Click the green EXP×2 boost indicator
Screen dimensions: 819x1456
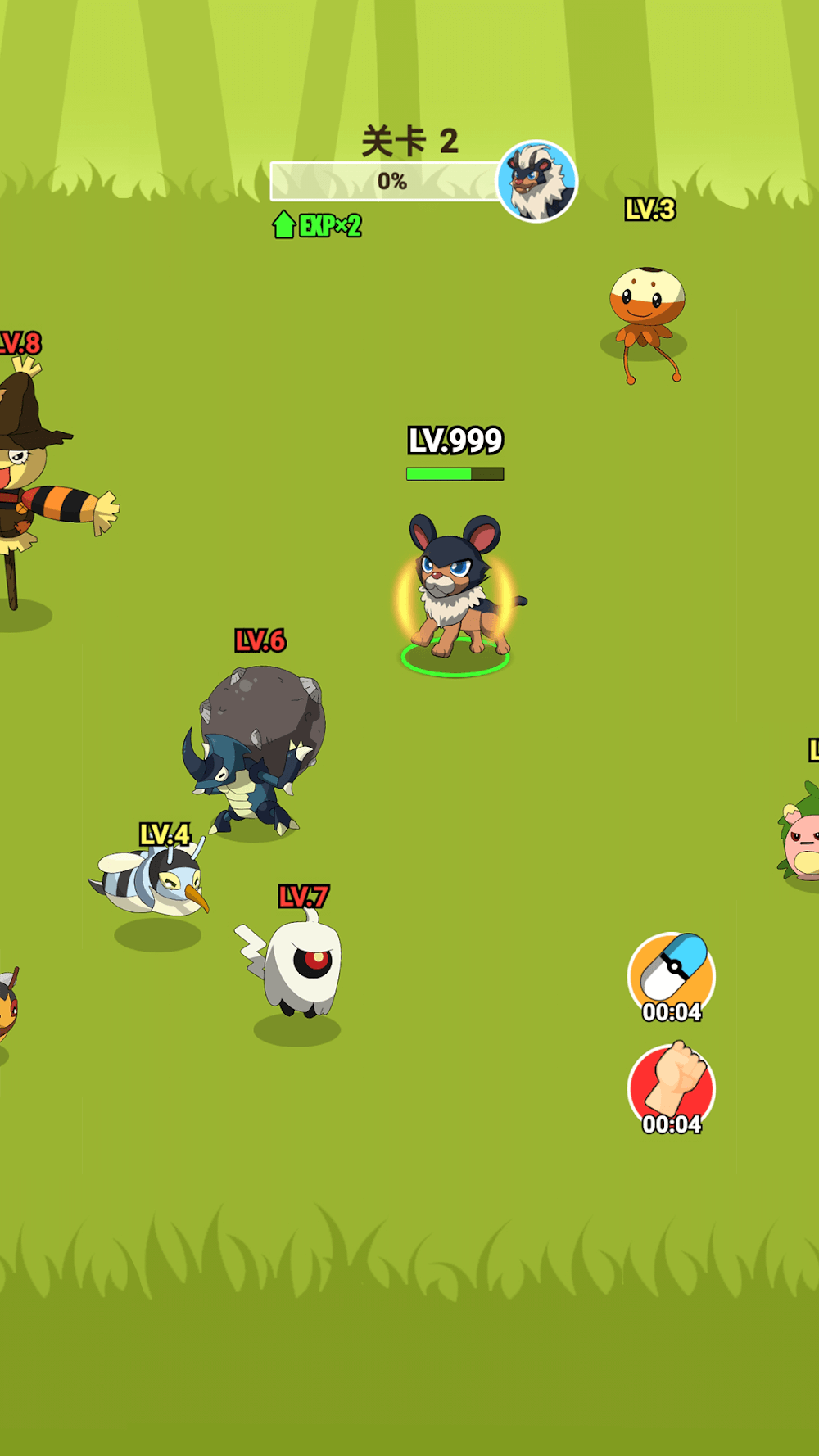pyautogui.click(x=318, y=225)
